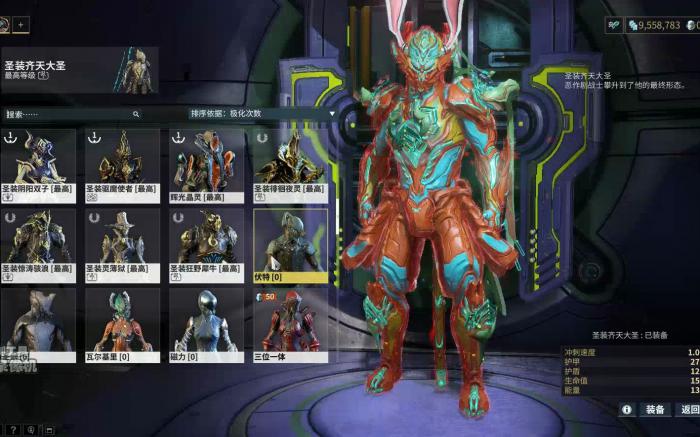The height and width of the screenshot is (437, 700).
Task: Choose the 圣装惊涛骇浪 warframe tile
Action: [39, 241]
